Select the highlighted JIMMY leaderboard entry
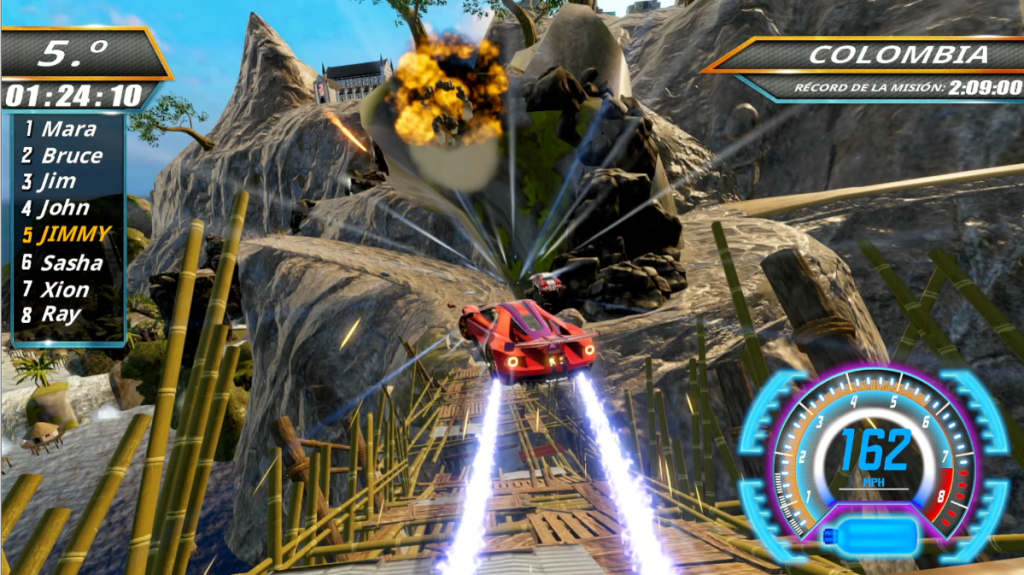1024x575 pixels. point(66,236)
